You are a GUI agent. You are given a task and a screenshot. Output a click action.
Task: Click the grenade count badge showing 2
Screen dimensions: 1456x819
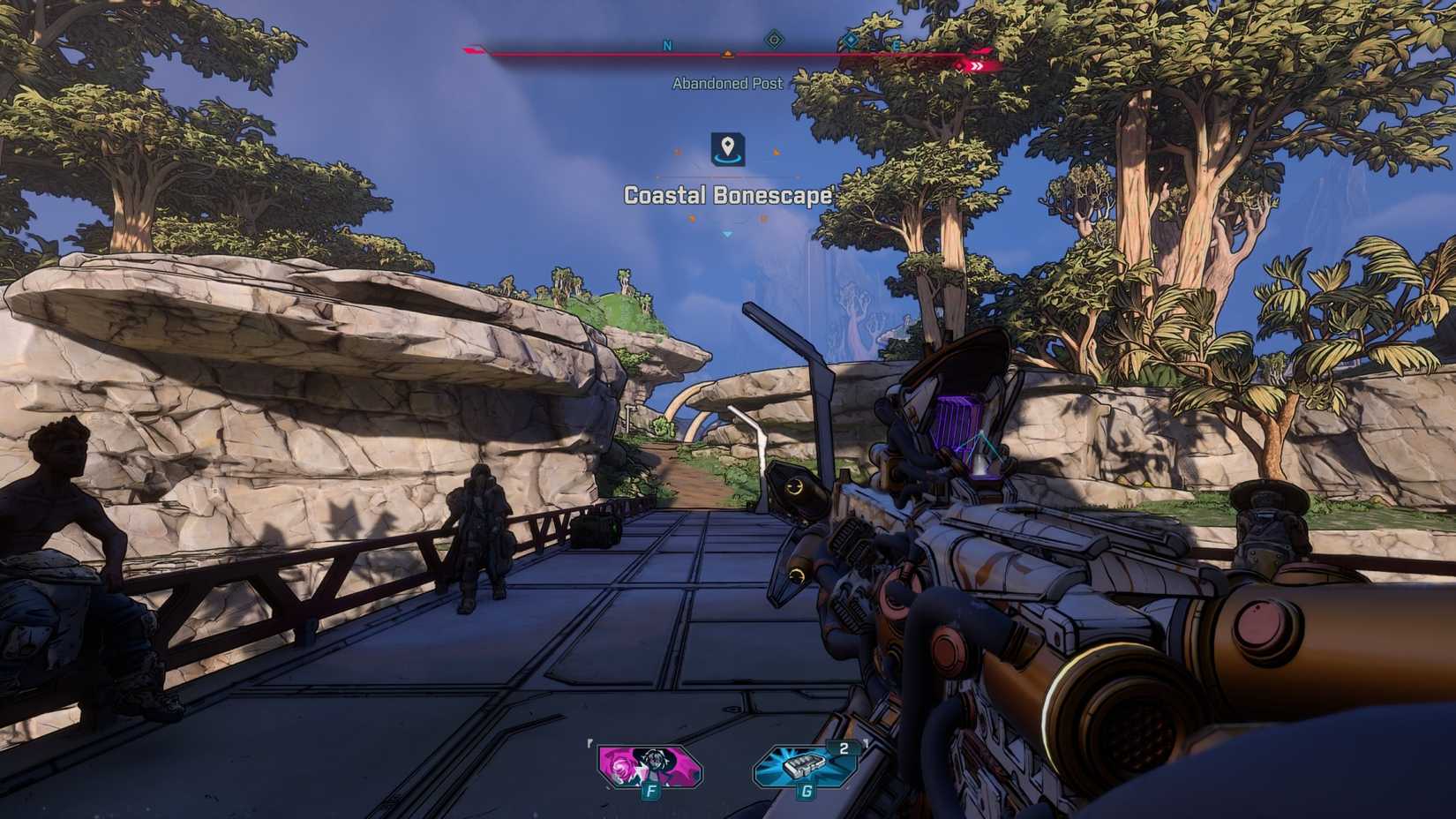(844, 748)
